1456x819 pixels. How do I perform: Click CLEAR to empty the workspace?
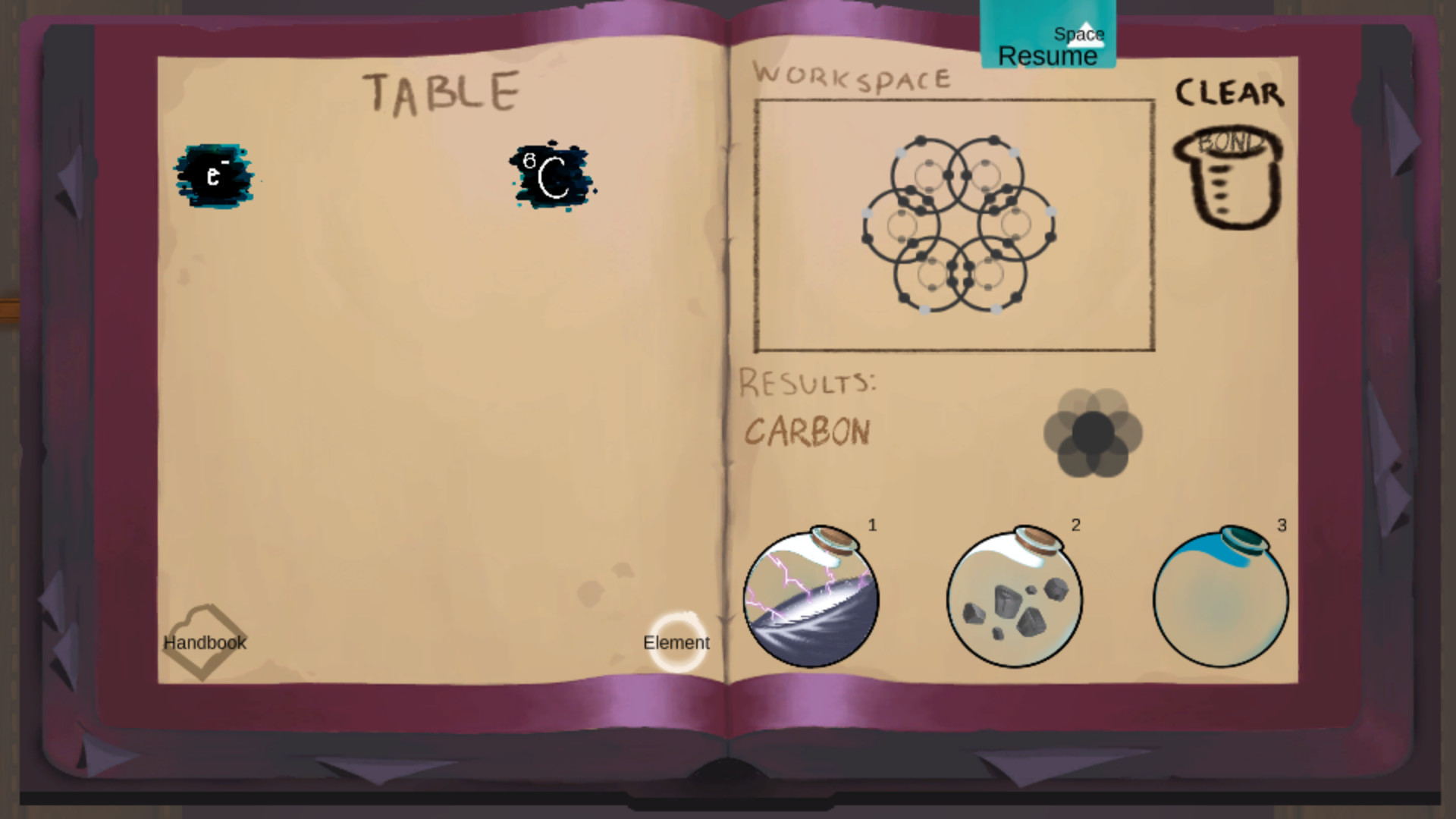(x=1228, y=93)
